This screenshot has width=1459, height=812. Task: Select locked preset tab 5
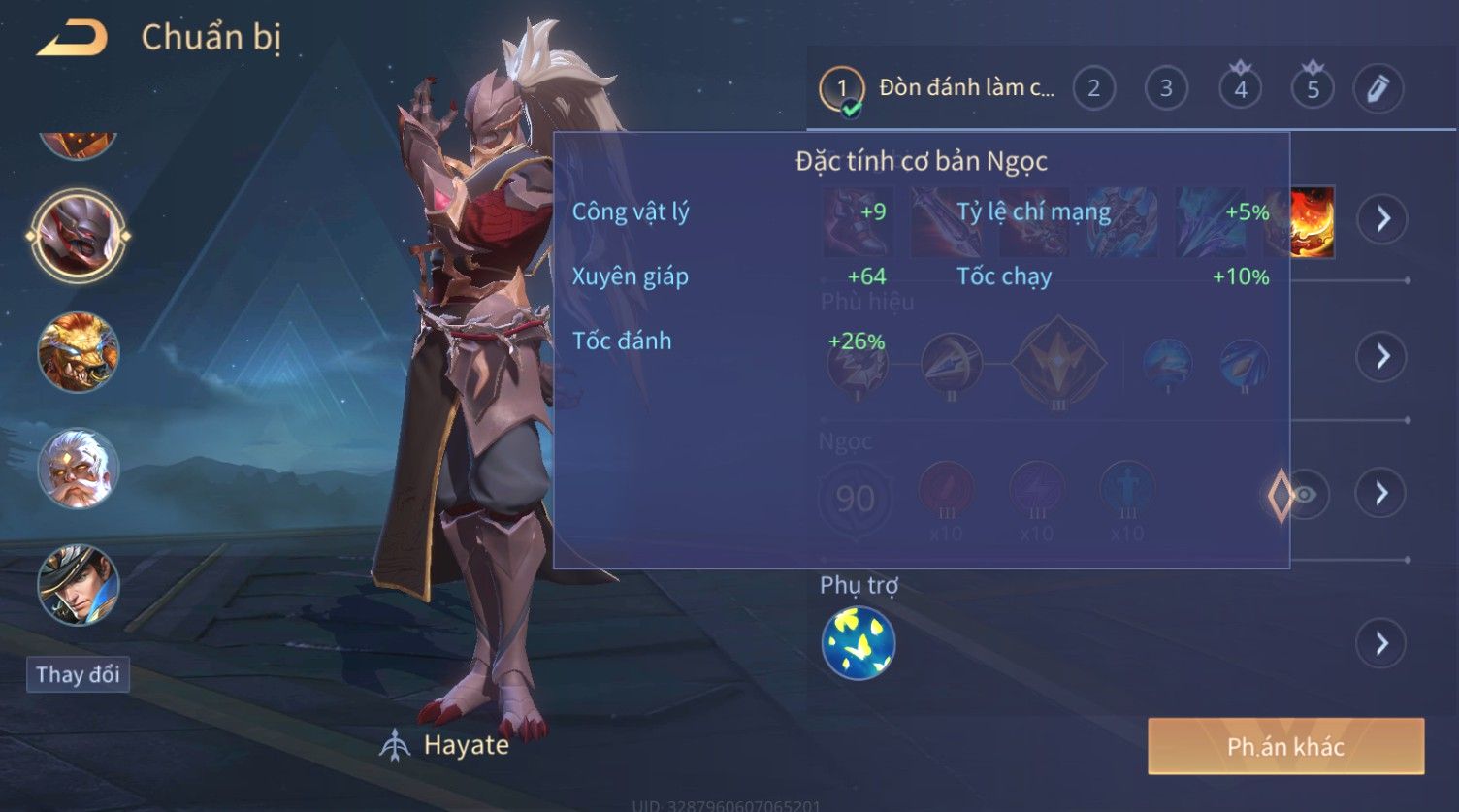(x=1313, y=89)
